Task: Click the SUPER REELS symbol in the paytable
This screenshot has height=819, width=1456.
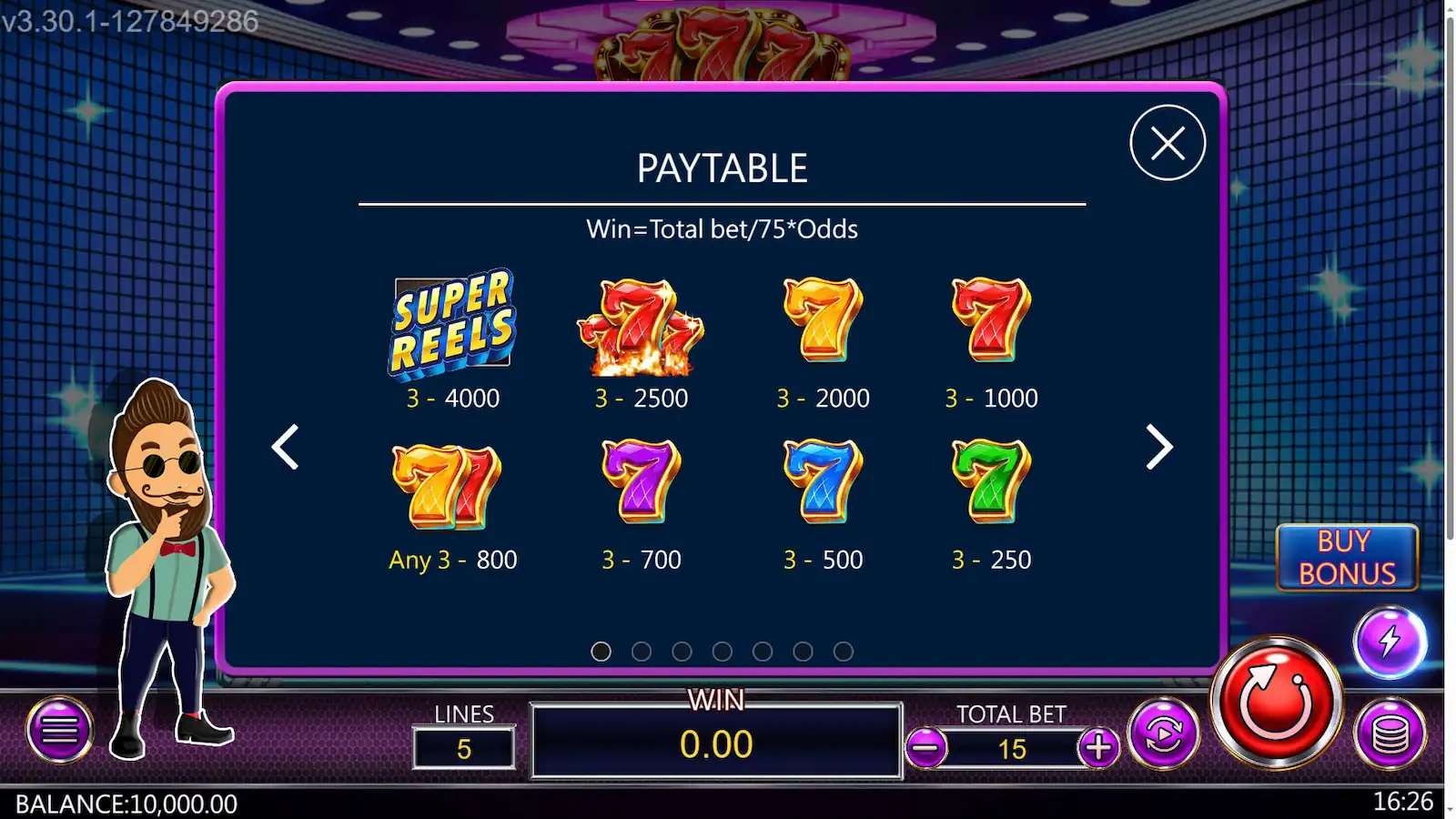Action: pos(453,325)
